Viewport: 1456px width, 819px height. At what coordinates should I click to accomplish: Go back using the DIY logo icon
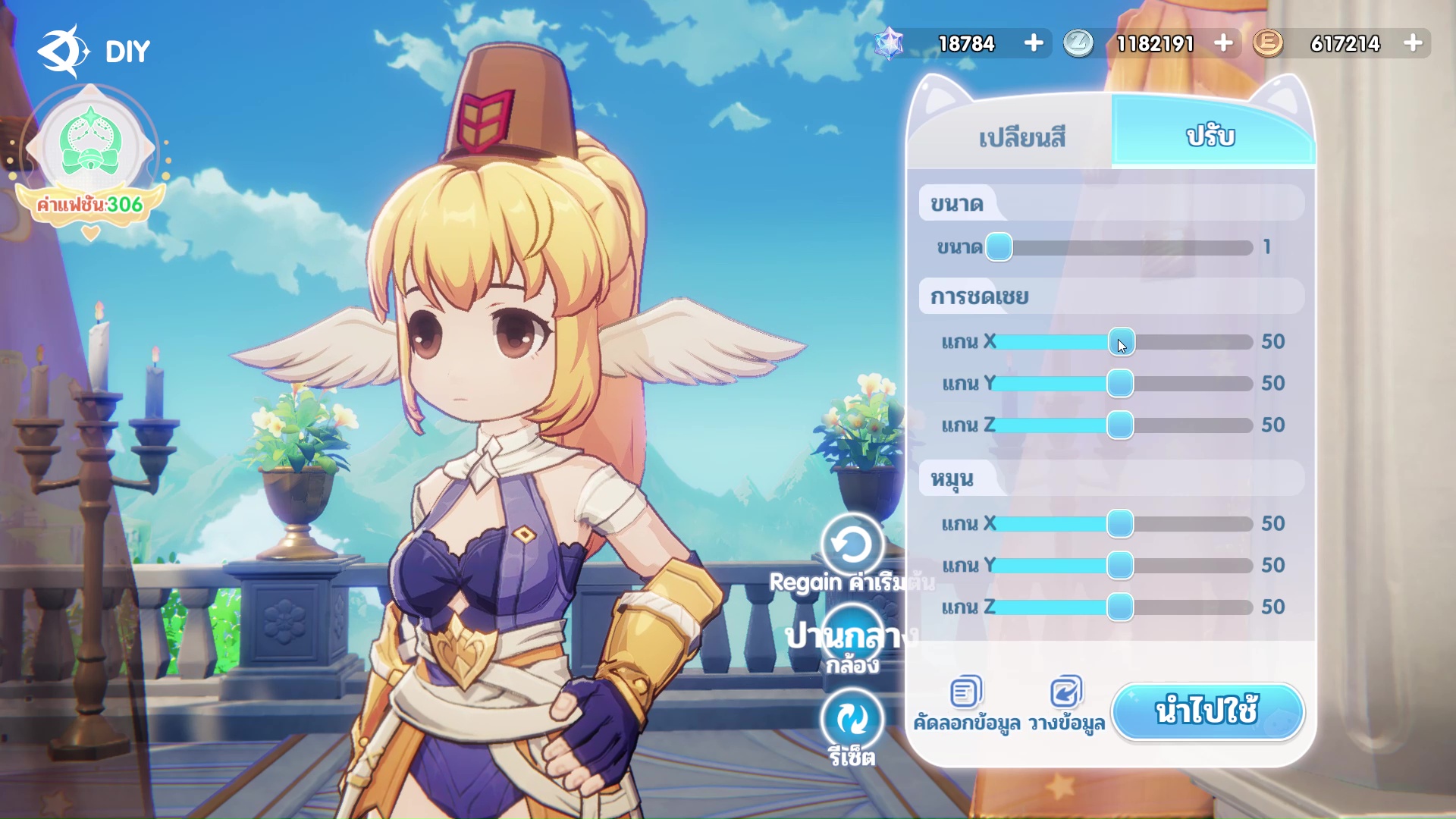tap(62, 51)
